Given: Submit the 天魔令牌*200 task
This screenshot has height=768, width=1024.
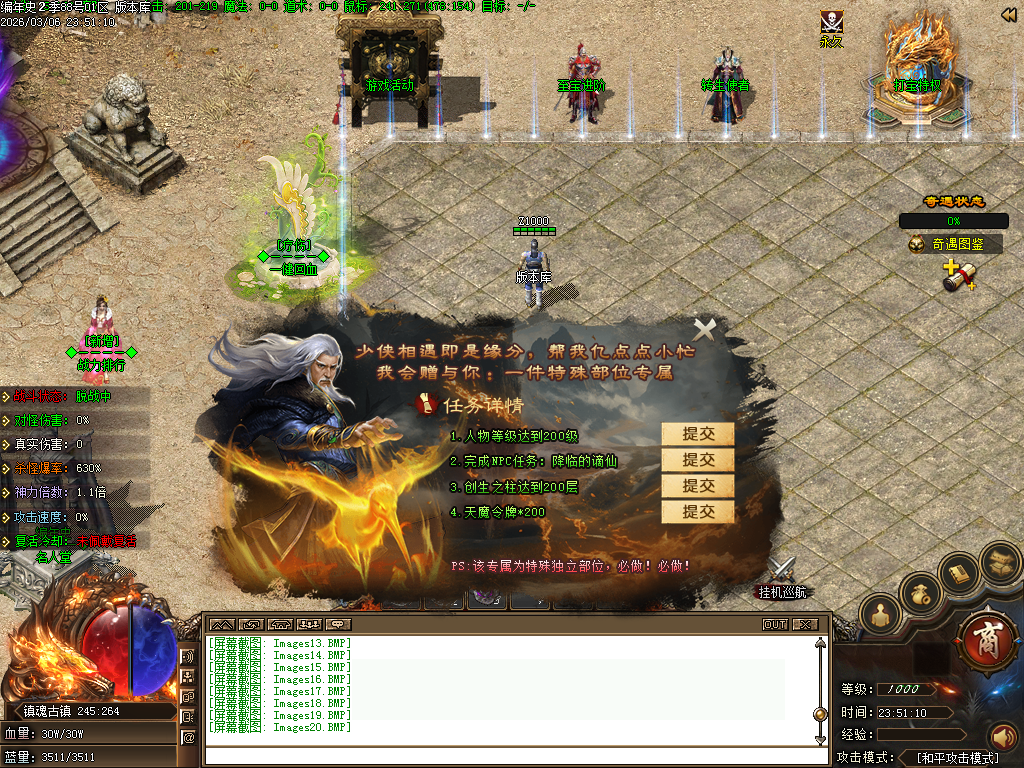Looking at the screenshot, I should click(698, 512).
